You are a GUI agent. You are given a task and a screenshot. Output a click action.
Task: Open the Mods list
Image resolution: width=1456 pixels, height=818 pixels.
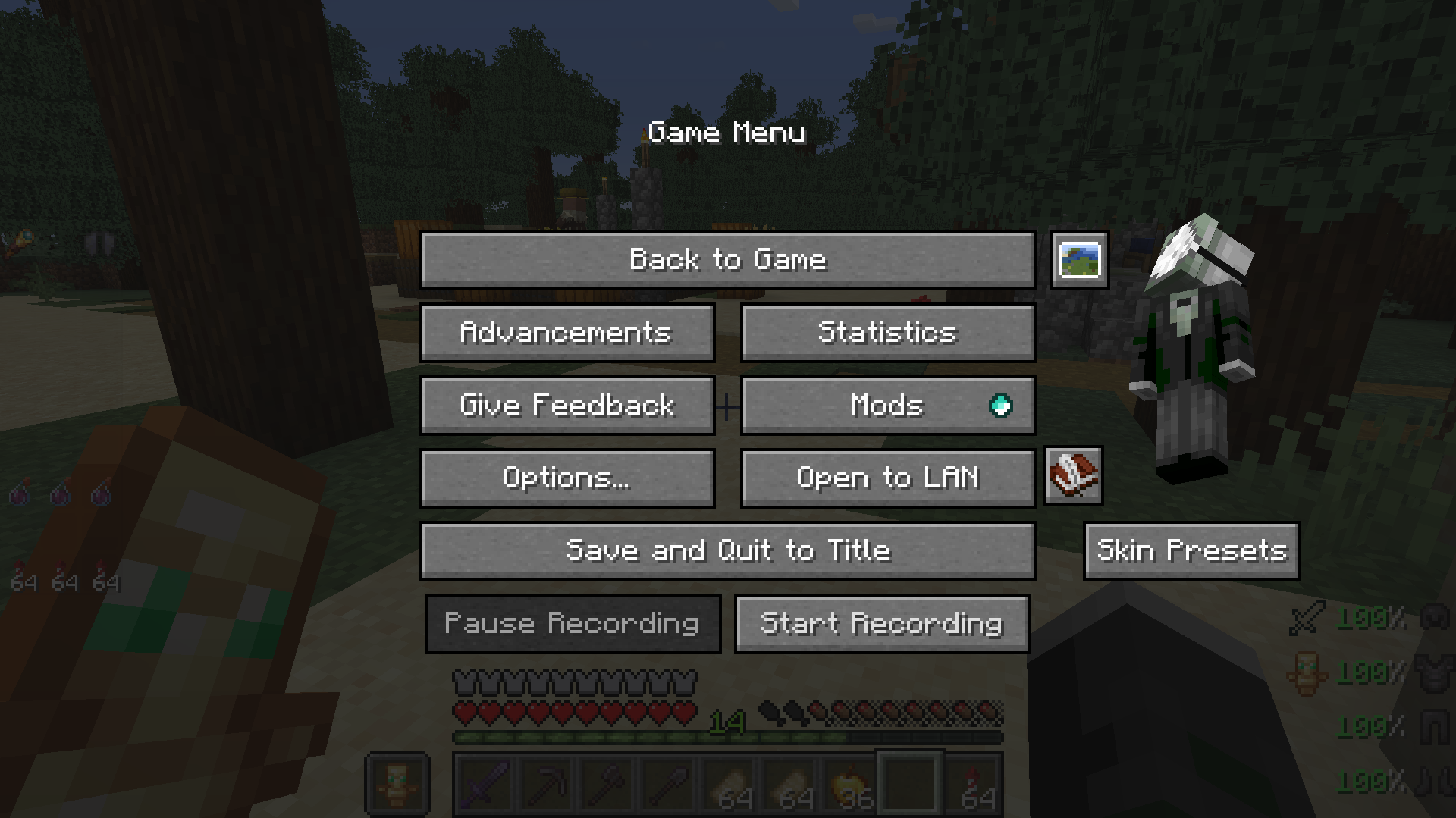[x=887, y=406]
